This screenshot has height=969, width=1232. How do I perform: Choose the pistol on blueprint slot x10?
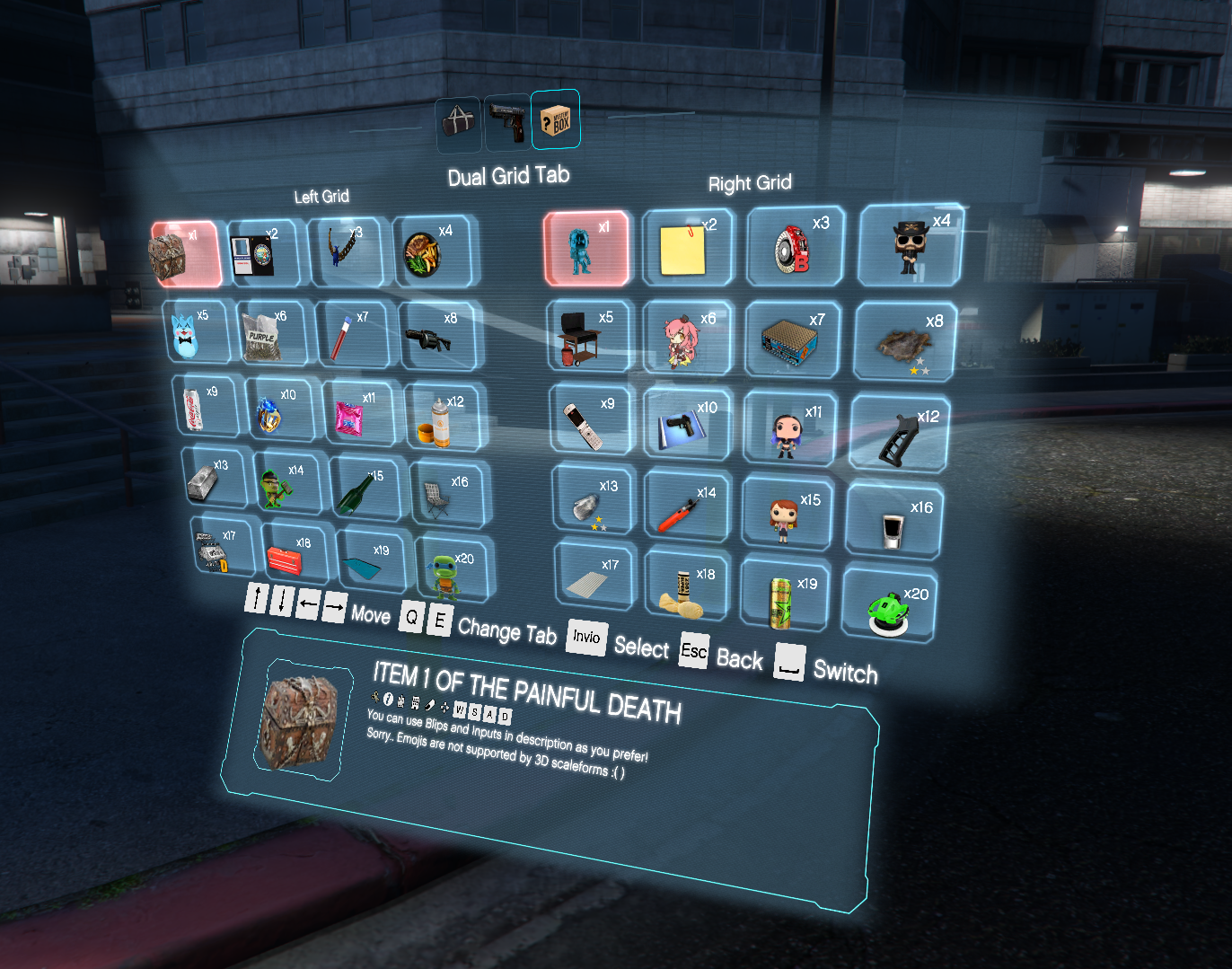click(x=689, y=424)
